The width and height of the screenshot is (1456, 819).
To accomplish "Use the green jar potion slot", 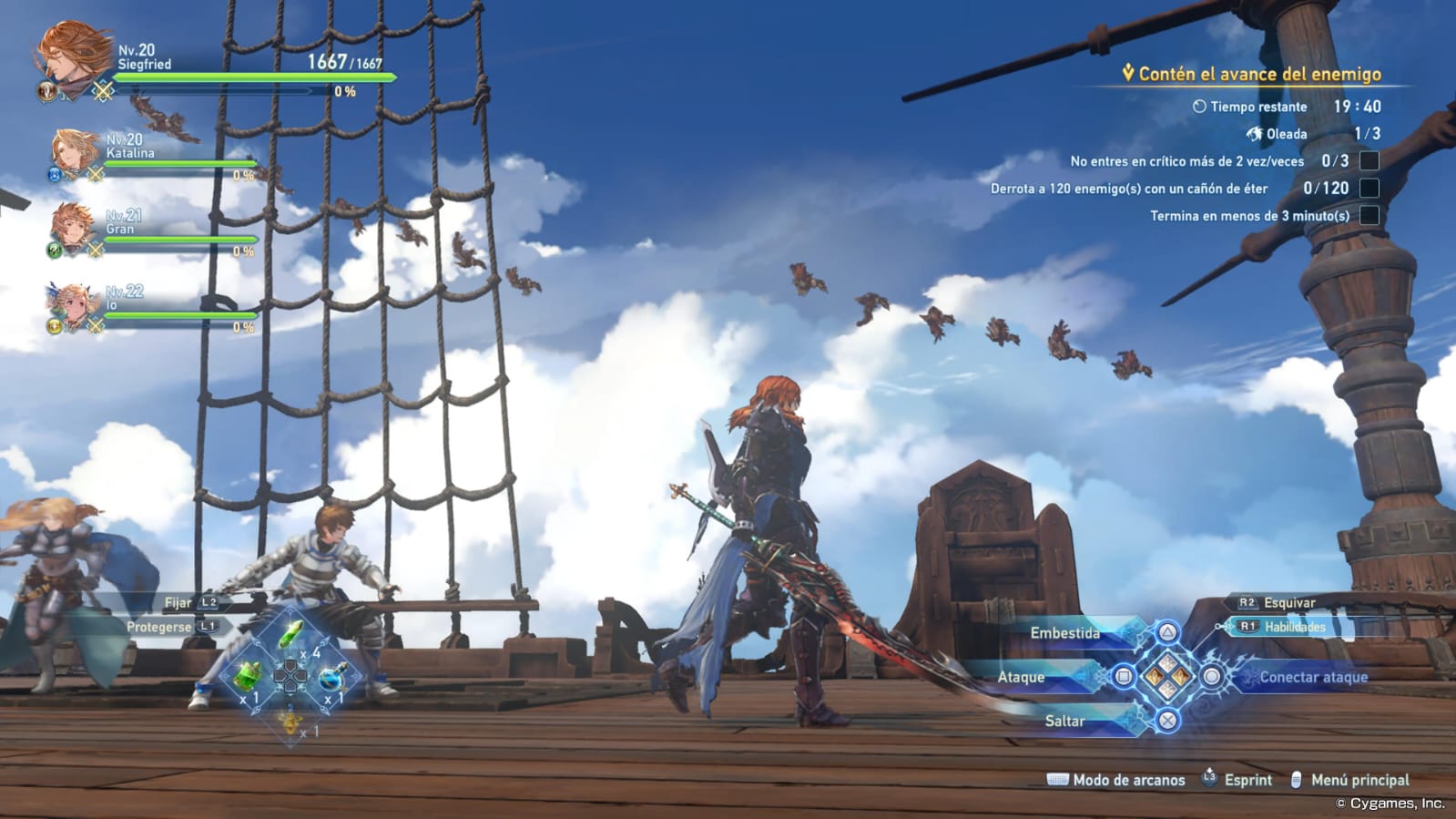I will point(248,677).
